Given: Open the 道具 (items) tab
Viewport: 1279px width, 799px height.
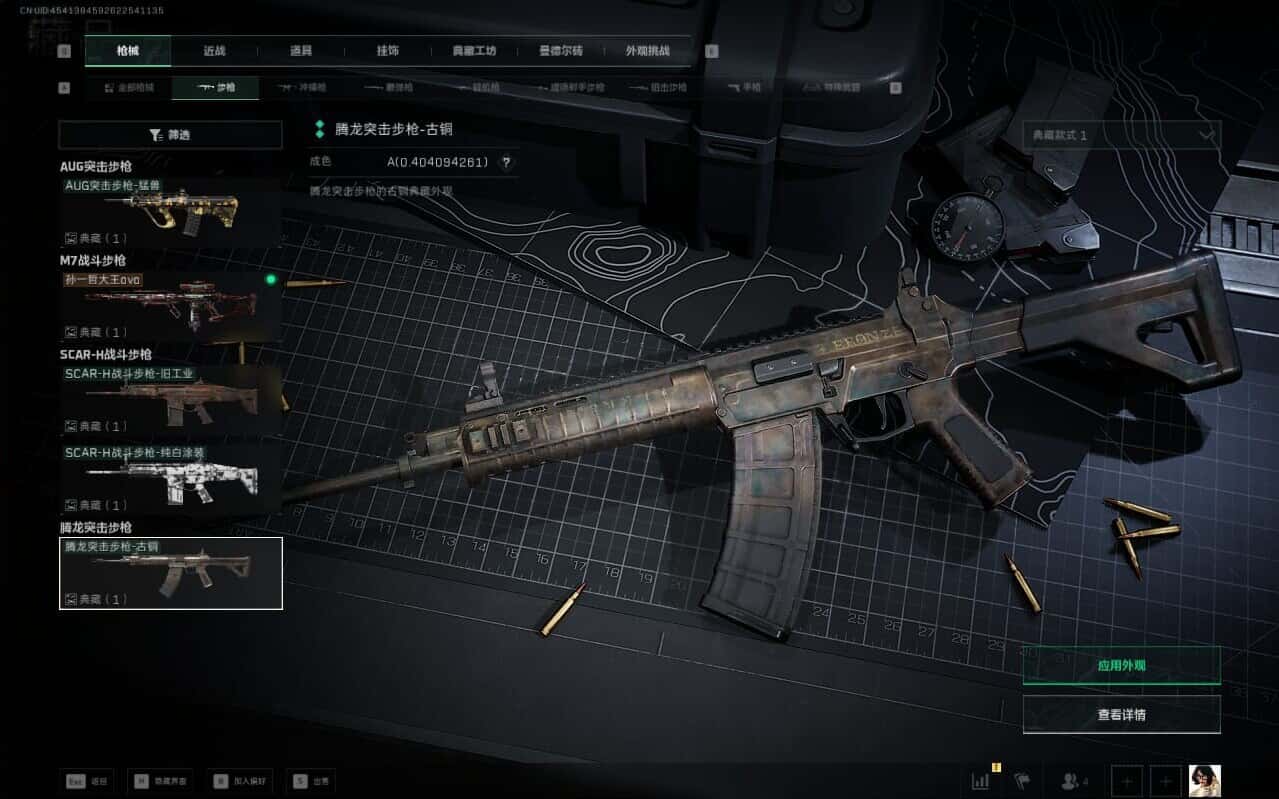Looking at the screenshot, I should click(301, 51).
